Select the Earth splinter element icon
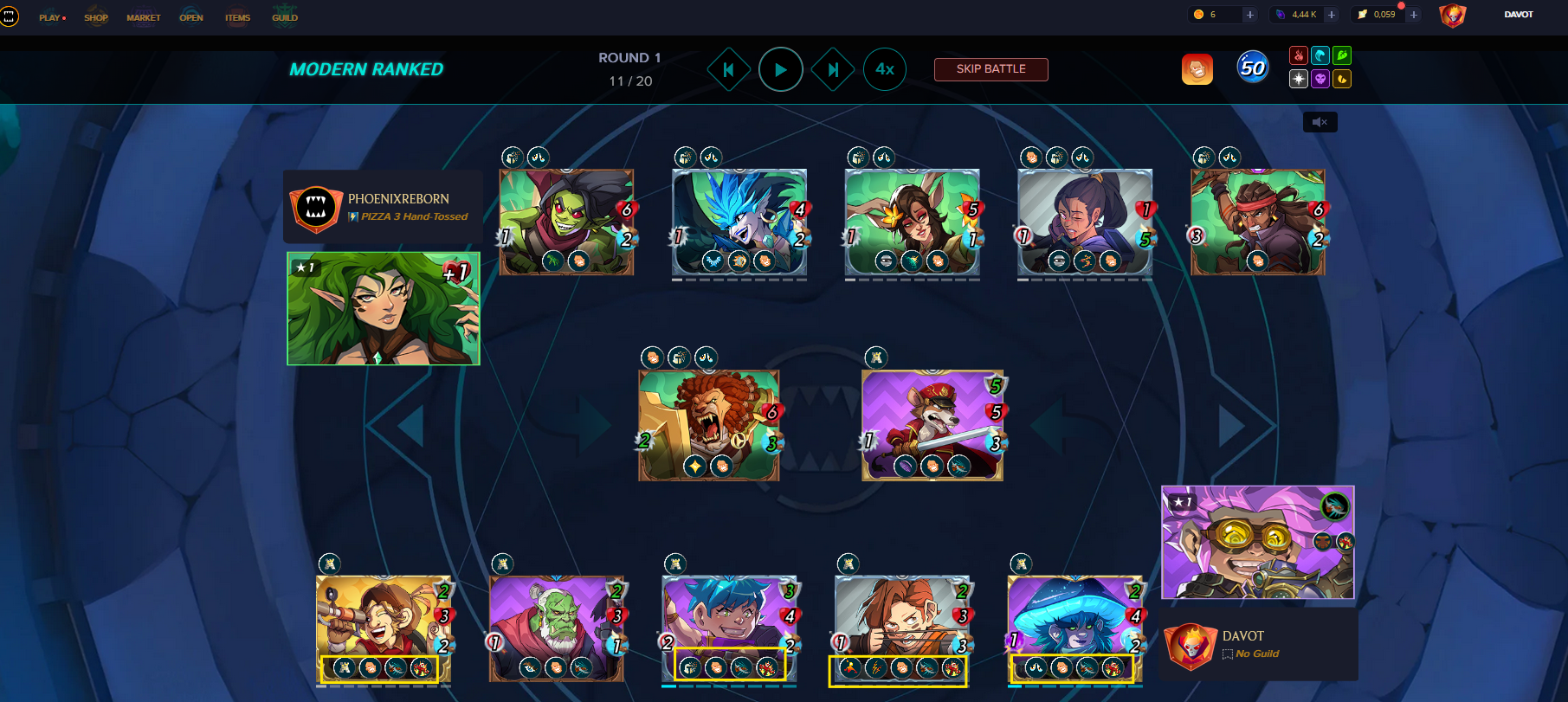The width and height of the screenshot is (1568, 702). click(1341, 55)
